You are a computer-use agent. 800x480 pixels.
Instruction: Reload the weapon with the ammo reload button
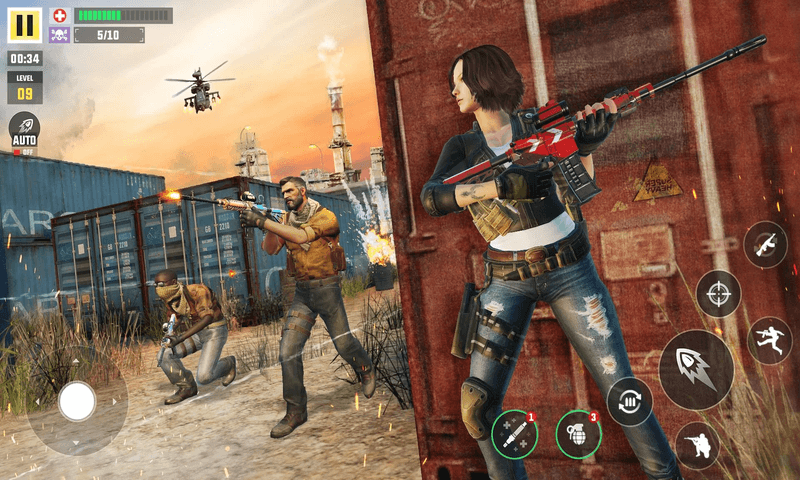[x=630, y=401]
